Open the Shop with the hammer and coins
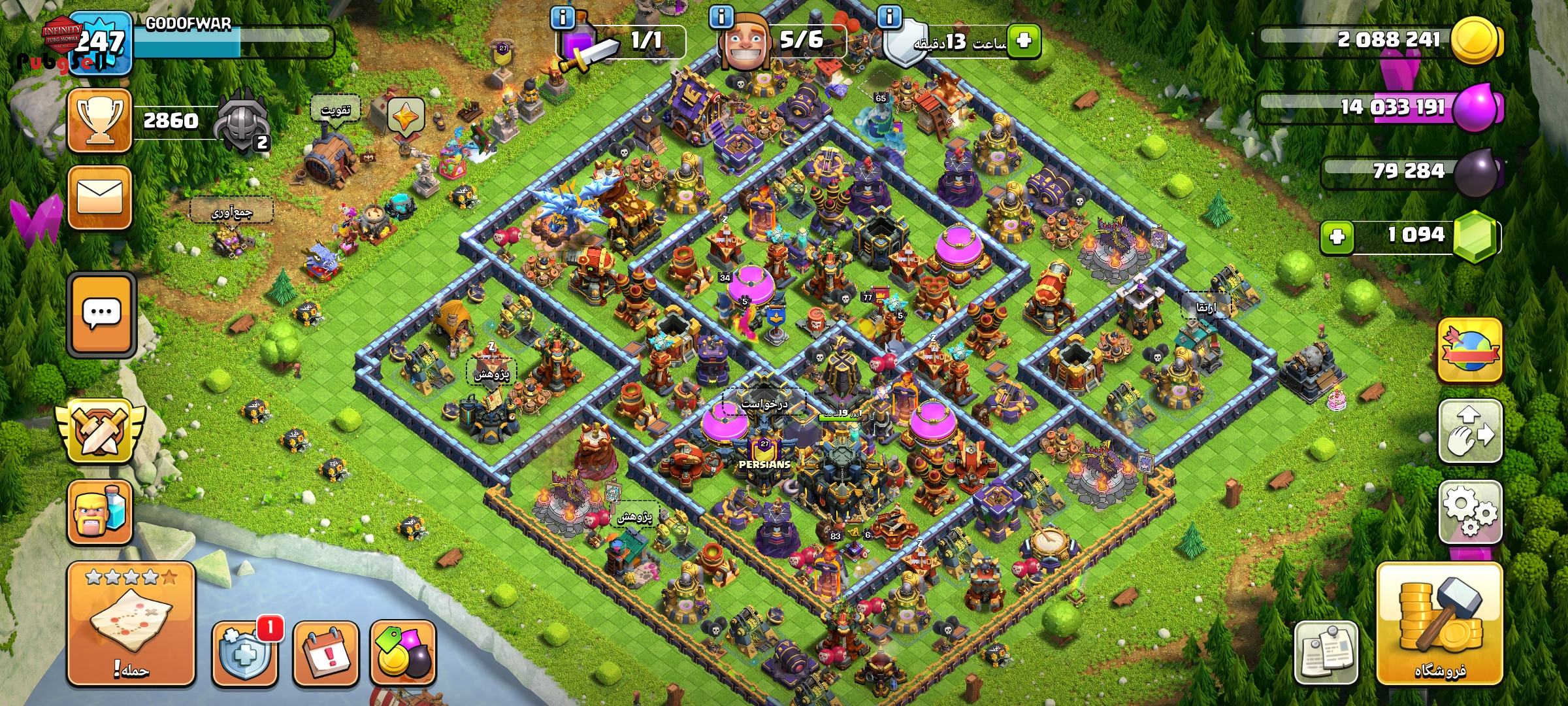1568x706 pixels. coord(1439,624)
